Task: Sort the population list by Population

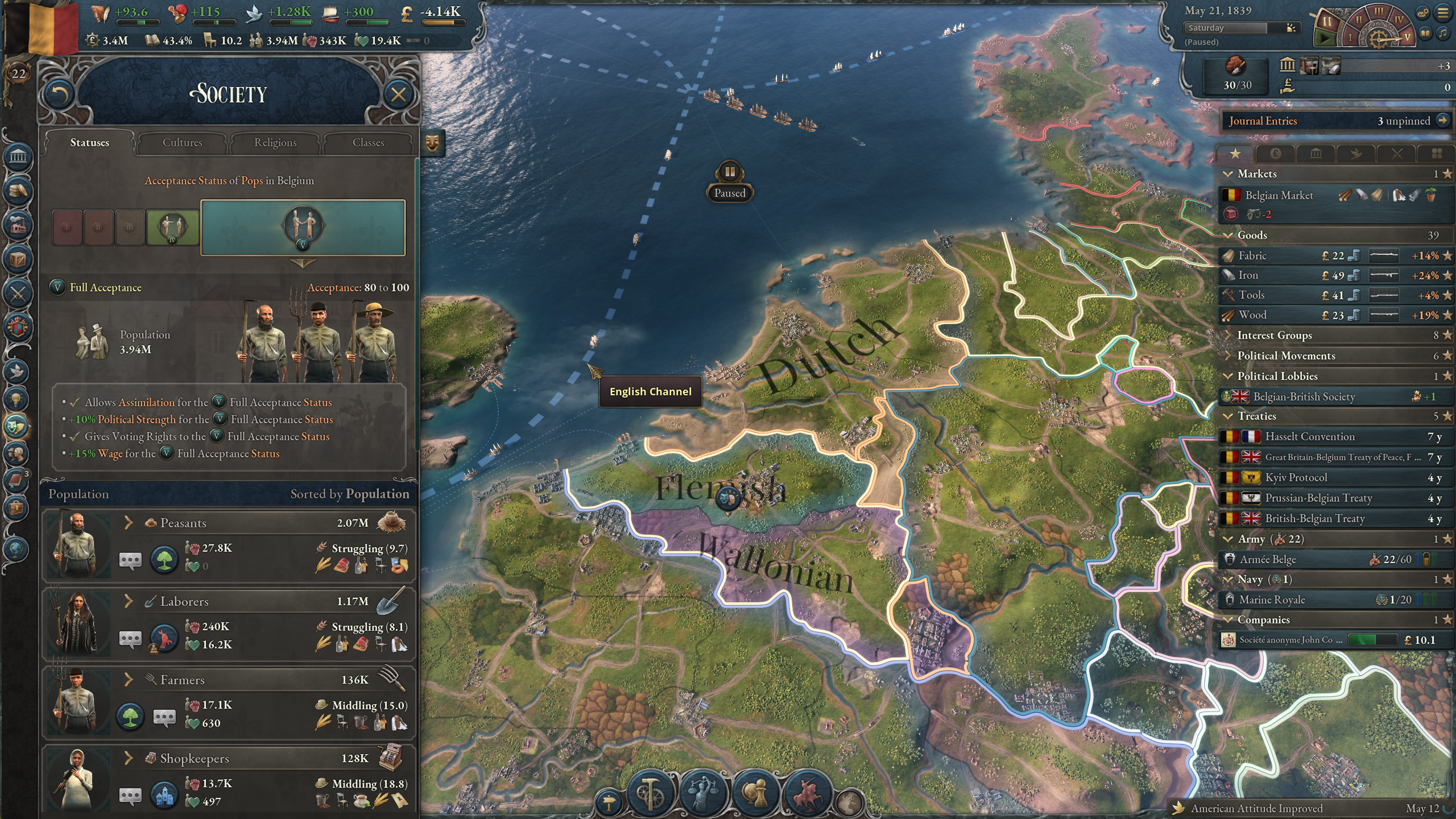Action: click(349, 494)
